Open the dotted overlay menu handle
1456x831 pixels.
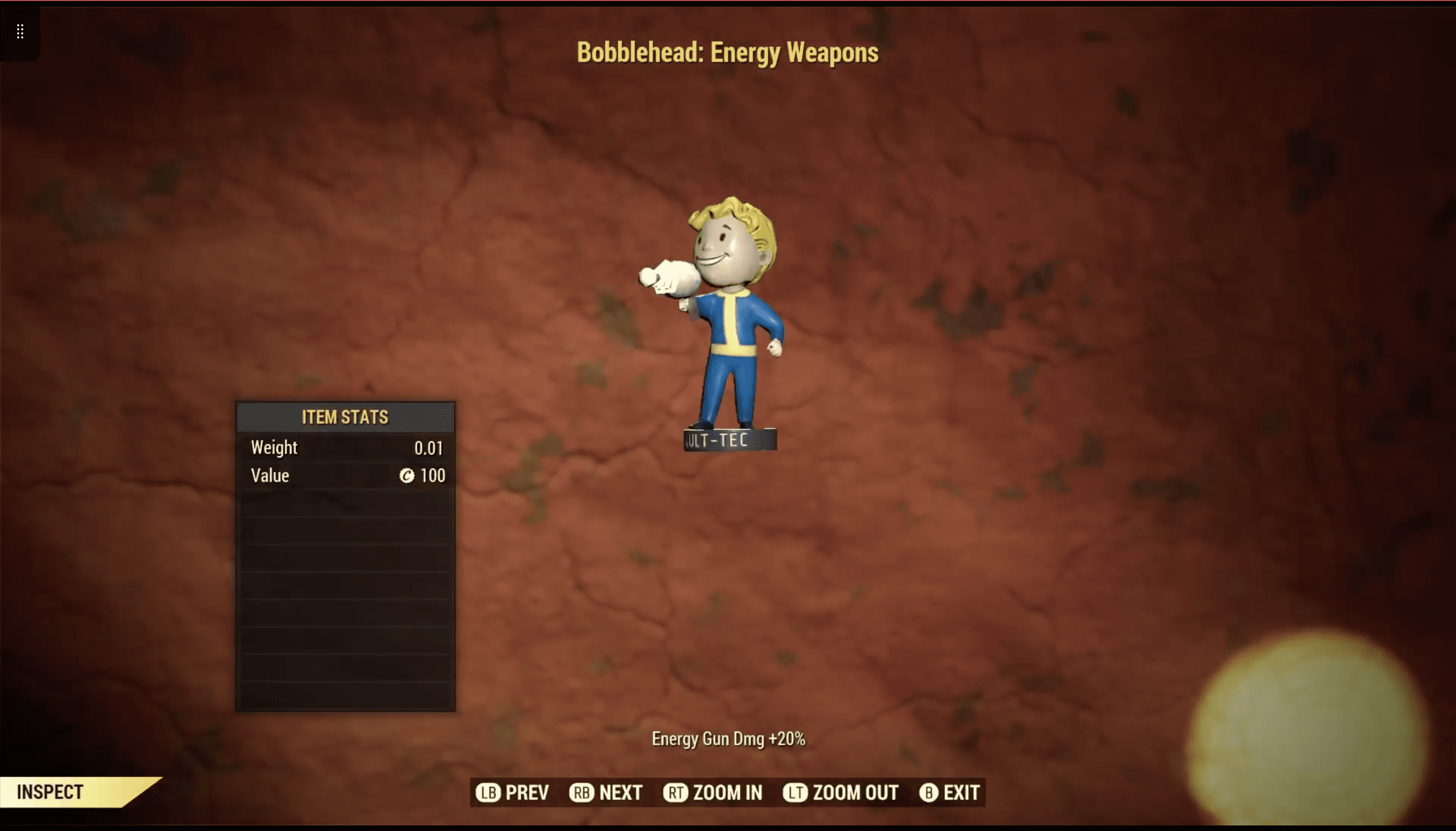coord(20,31)
